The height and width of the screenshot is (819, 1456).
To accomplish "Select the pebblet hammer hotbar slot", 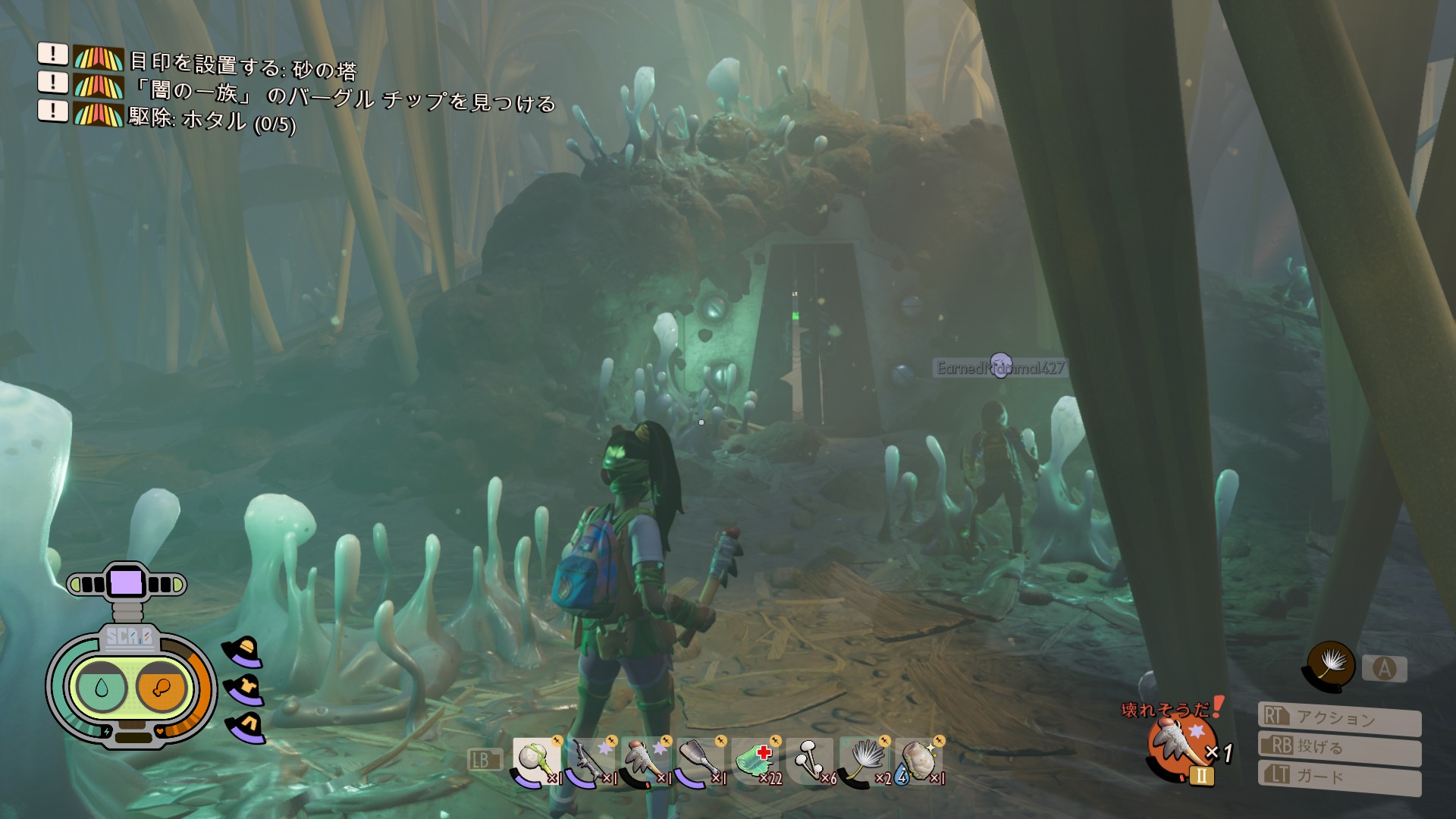I will (535, 761).
